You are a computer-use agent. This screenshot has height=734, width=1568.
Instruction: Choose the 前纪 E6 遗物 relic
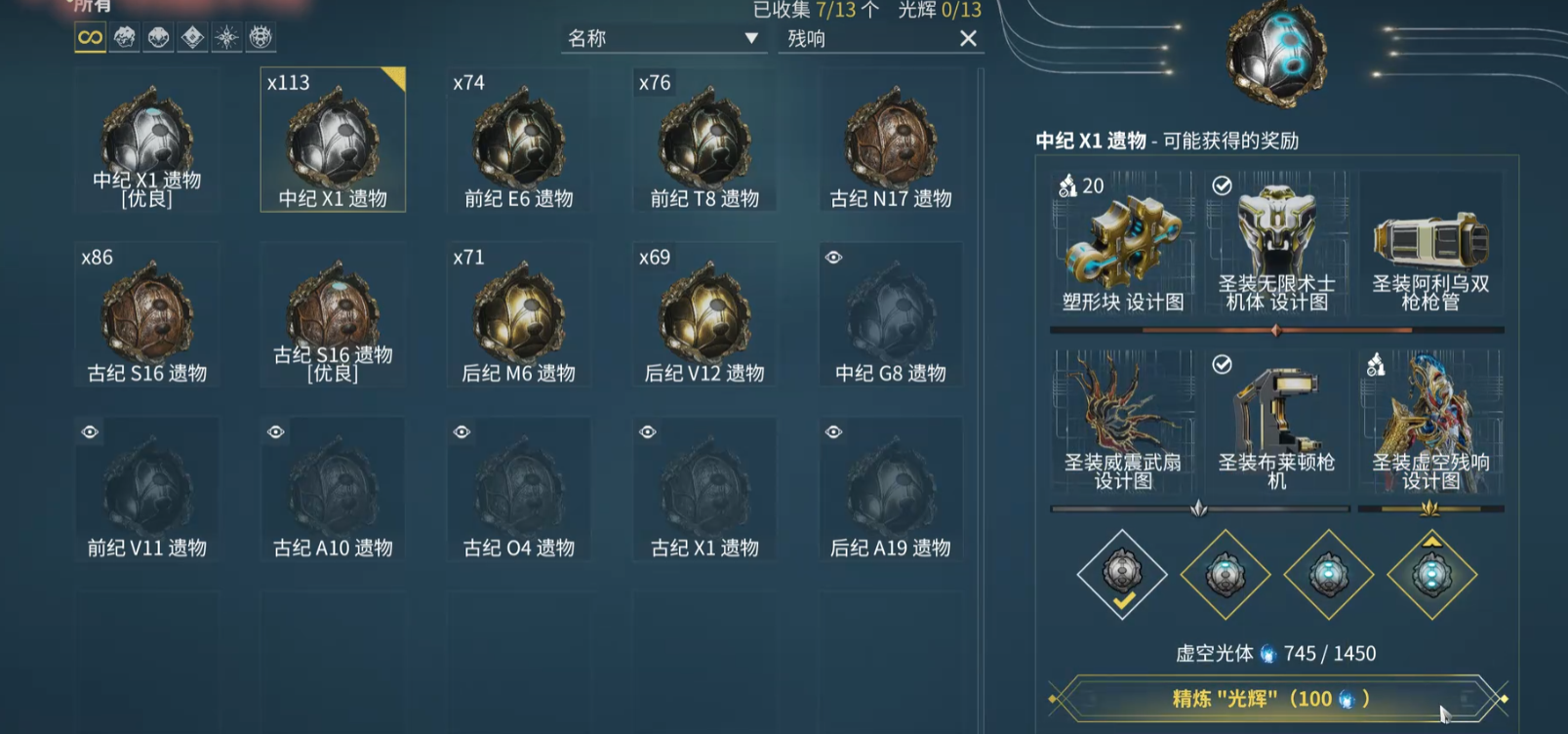pos(519,141)
